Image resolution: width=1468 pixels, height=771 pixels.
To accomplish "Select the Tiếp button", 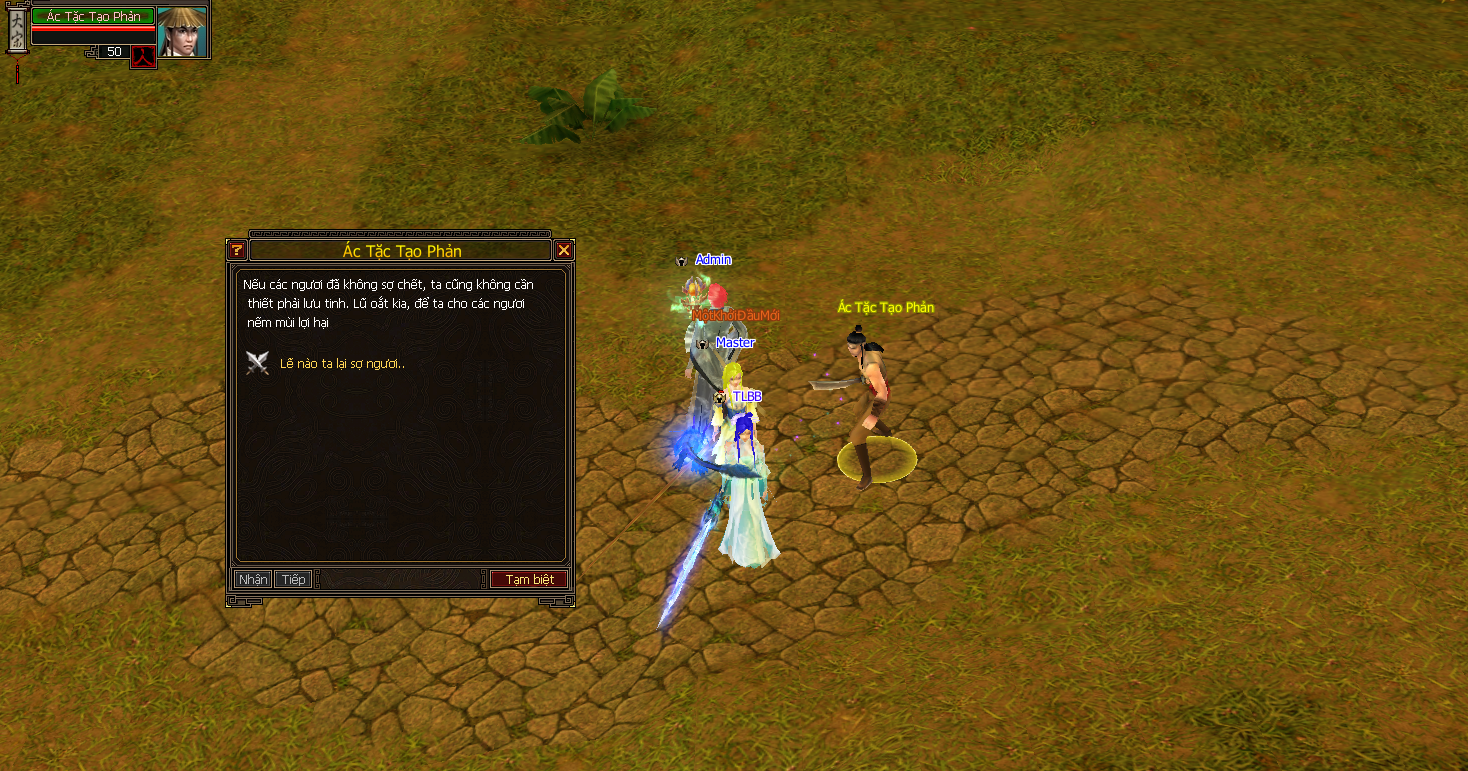I will [293, 580].
